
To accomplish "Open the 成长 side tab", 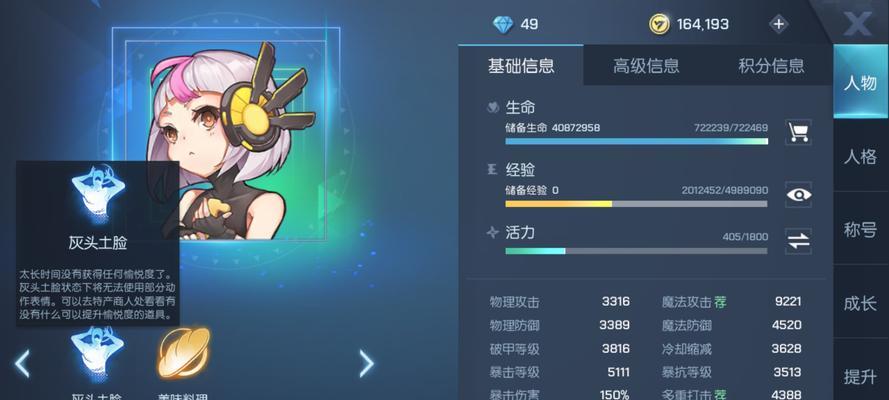I will click(860, 303).
